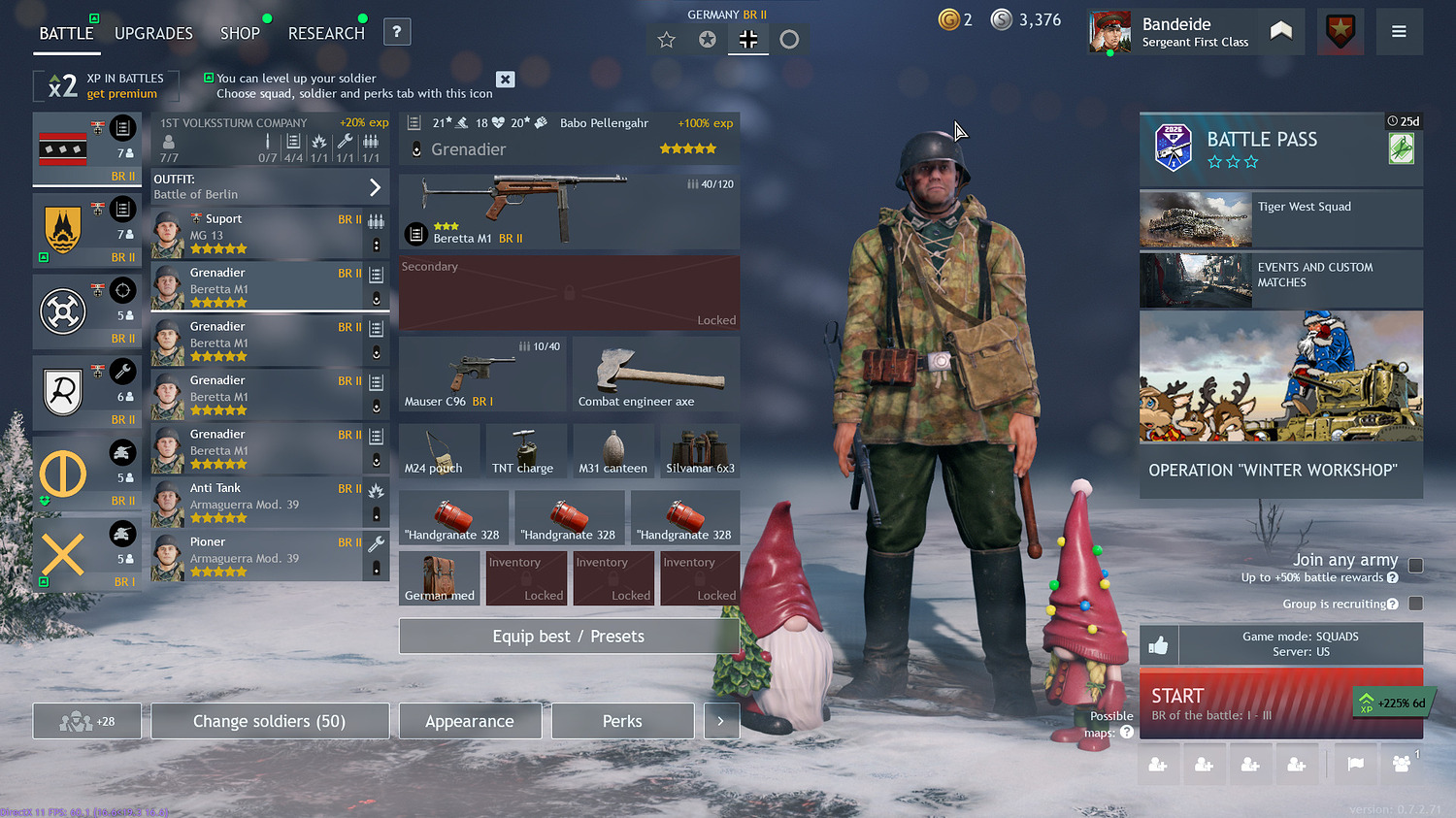Click the silver coins balance icon
This screenshot has height=818, width=1456.
tap(1002, 18)
